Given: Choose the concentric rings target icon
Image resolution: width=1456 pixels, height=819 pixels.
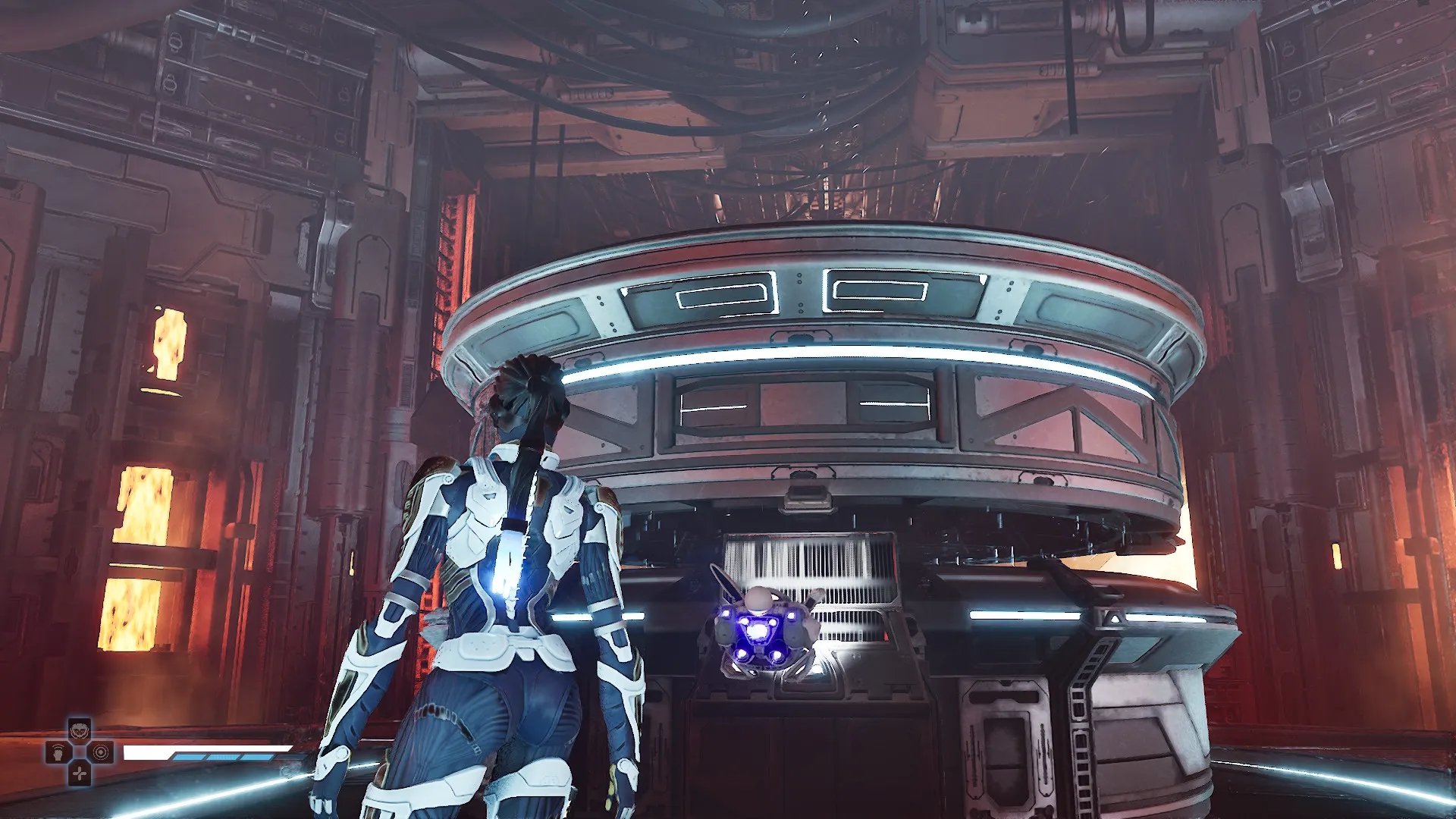Looking at the screenshot, I should click(101, 752).
